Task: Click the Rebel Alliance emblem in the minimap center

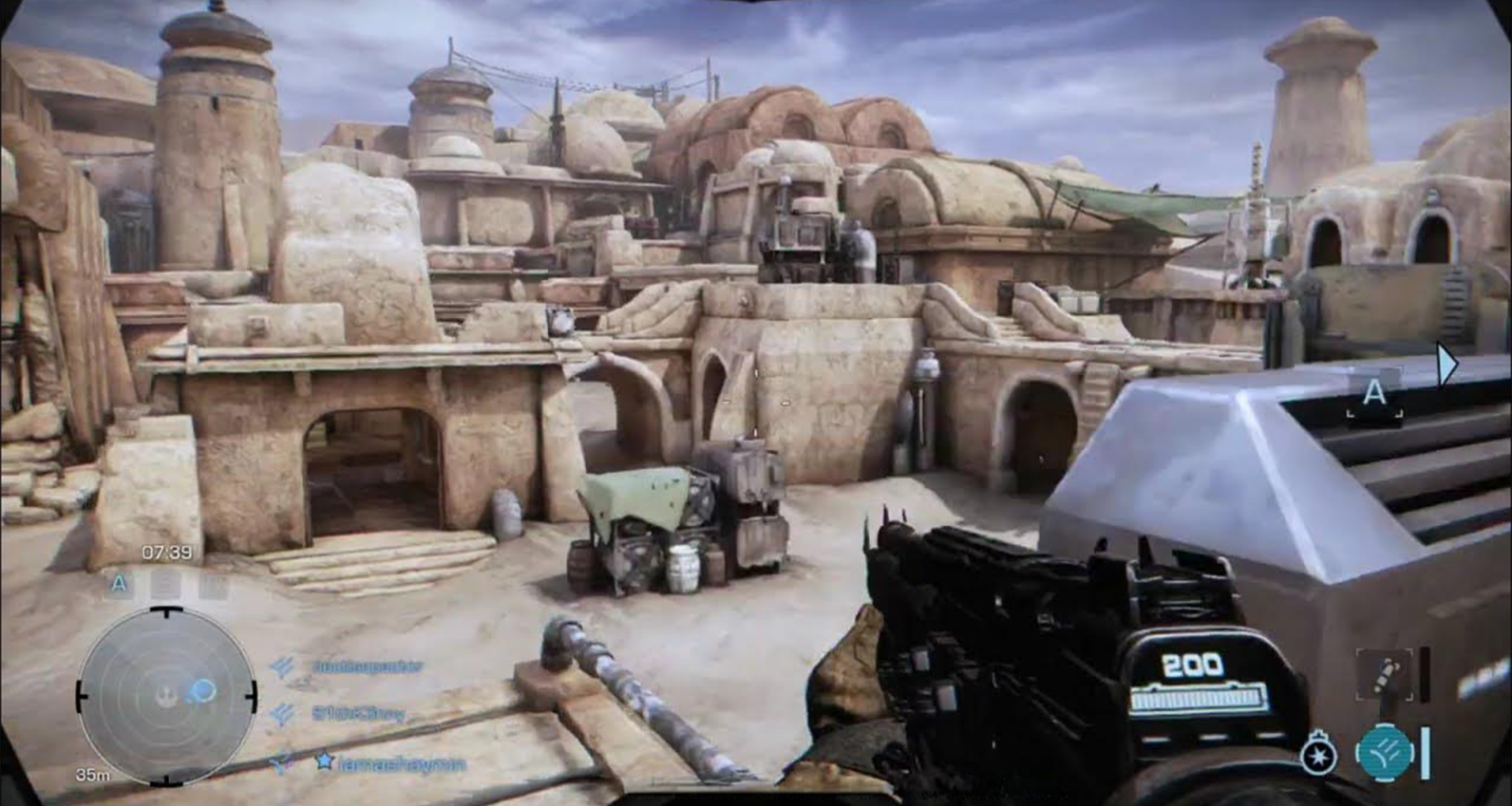Action: point(165,697)
